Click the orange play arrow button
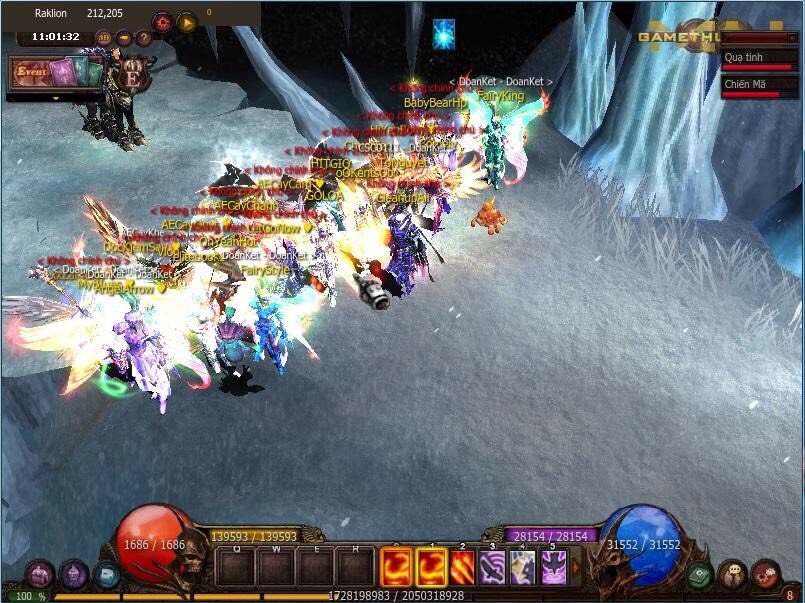This screenshot has height=603, width=805. pos(187,21)
